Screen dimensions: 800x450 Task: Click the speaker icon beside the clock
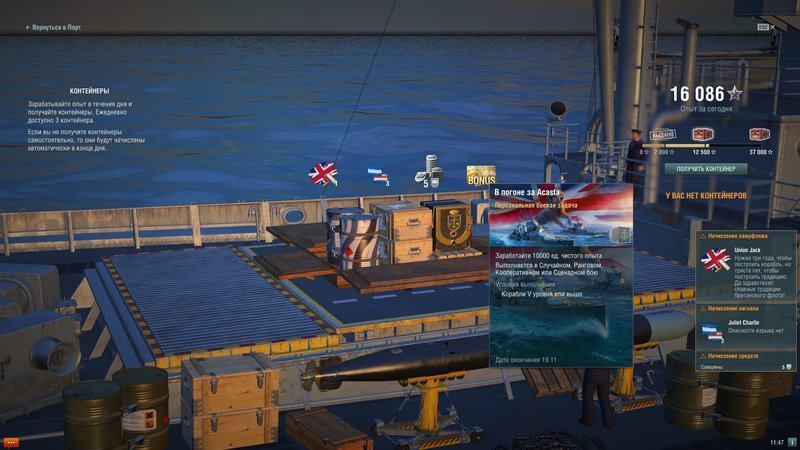click(792, 441)
